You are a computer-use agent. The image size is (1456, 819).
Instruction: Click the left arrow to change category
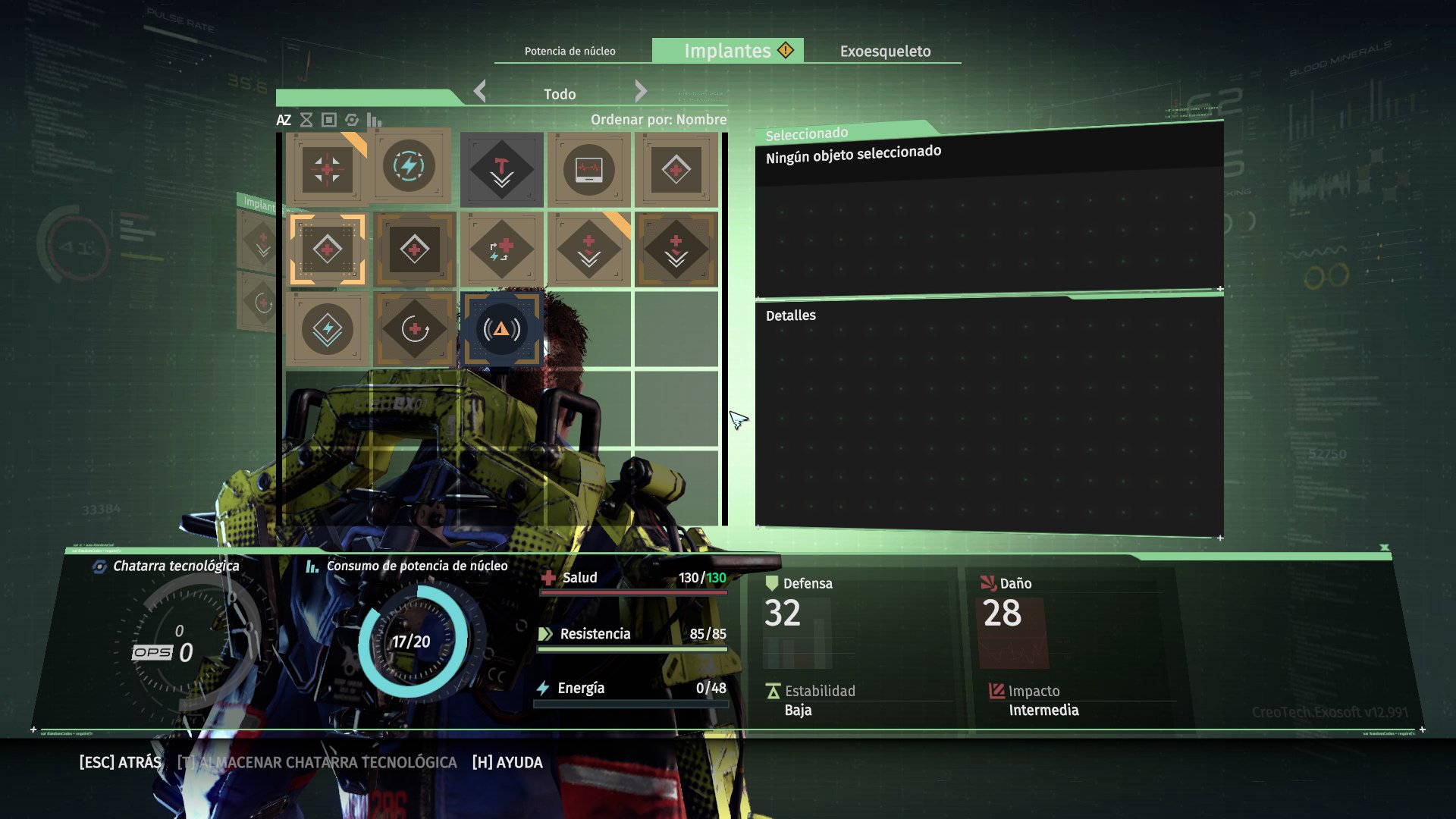(479, 91)
